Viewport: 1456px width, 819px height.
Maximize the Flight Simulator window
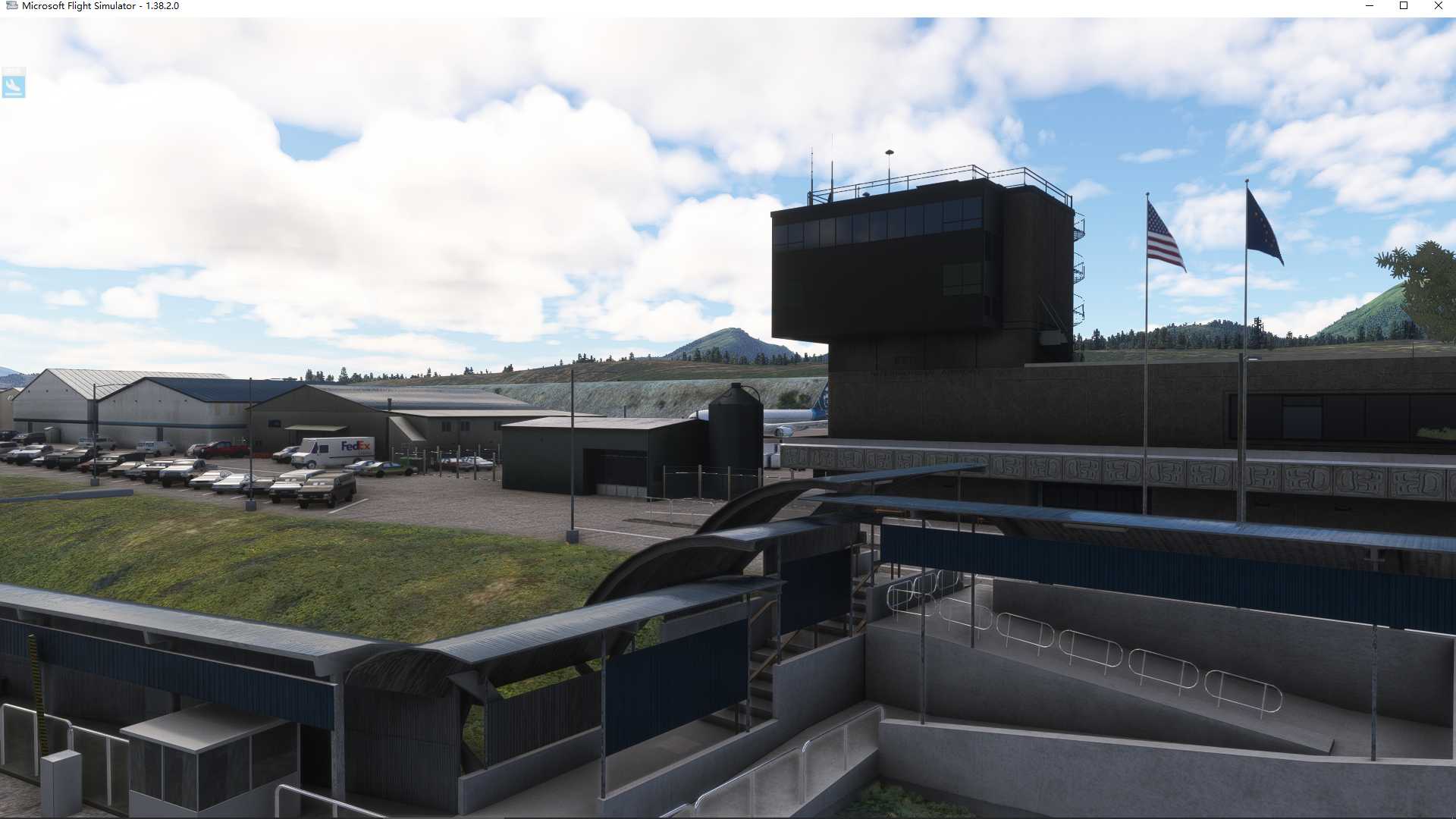(1404, 6)
